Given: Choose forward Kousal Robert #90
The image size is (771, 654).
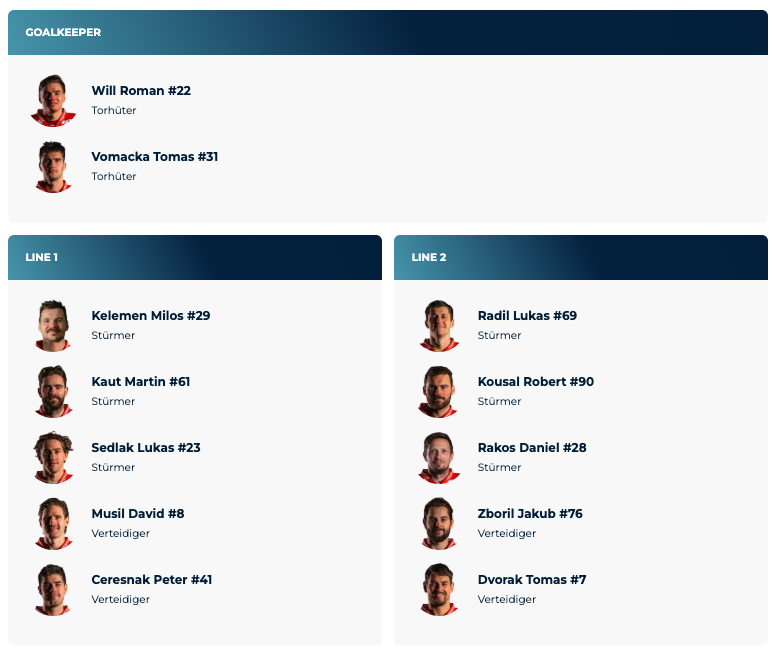Looking at the screenshot, I should 535,382.
